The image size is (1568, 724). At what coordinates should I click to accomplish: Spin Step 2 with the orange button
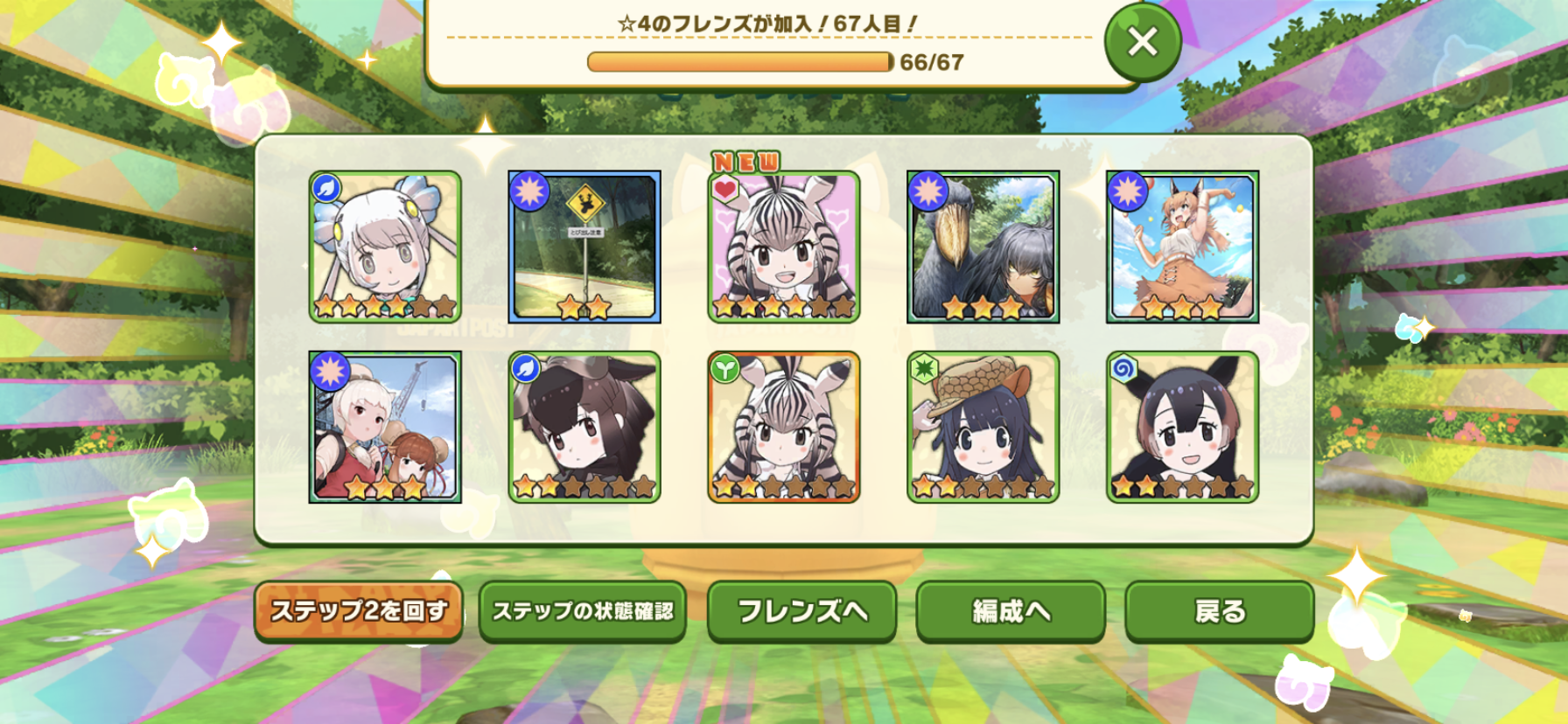coord(359,610)
